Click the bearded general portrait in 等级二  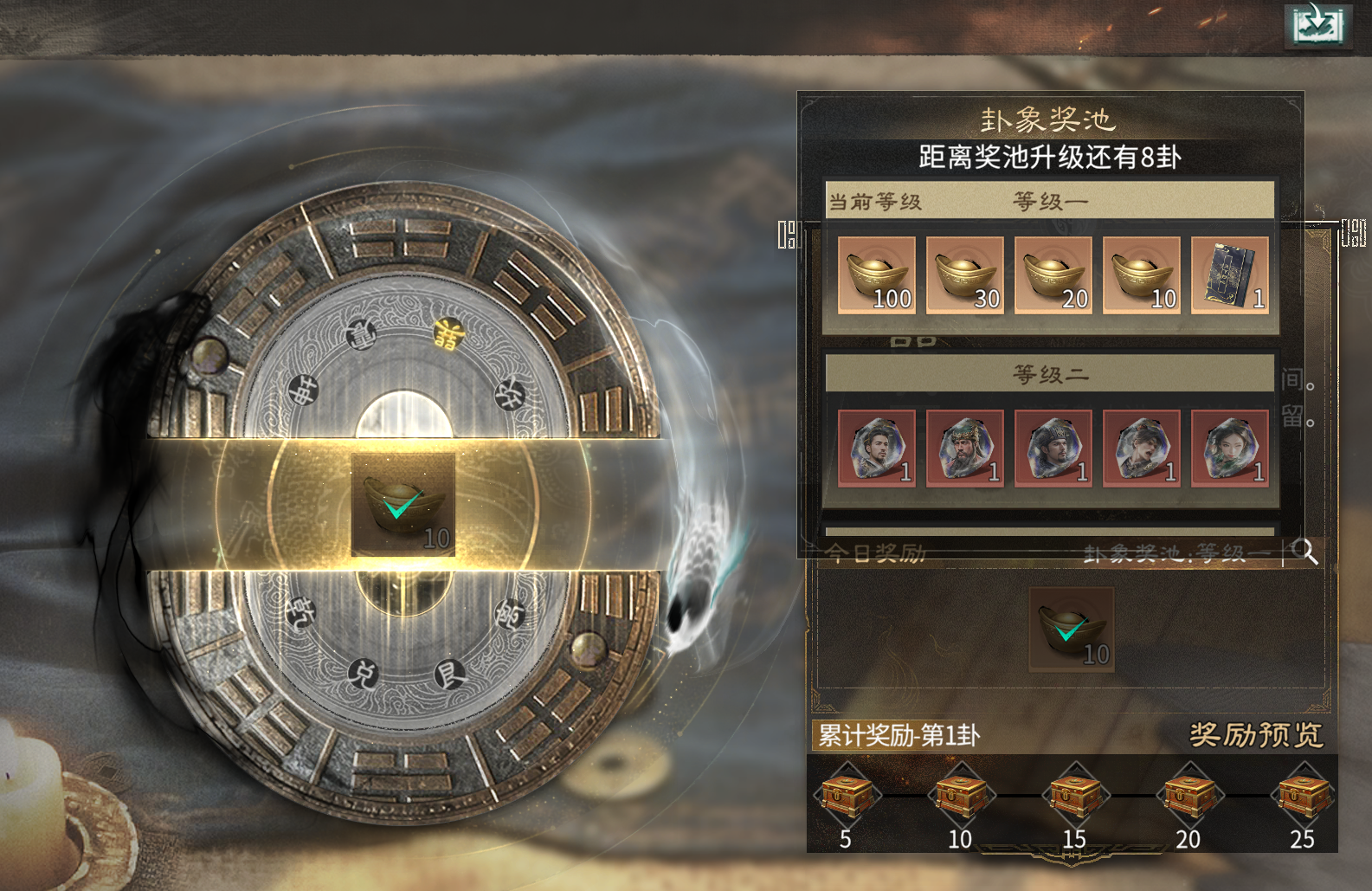coord(964,449)
